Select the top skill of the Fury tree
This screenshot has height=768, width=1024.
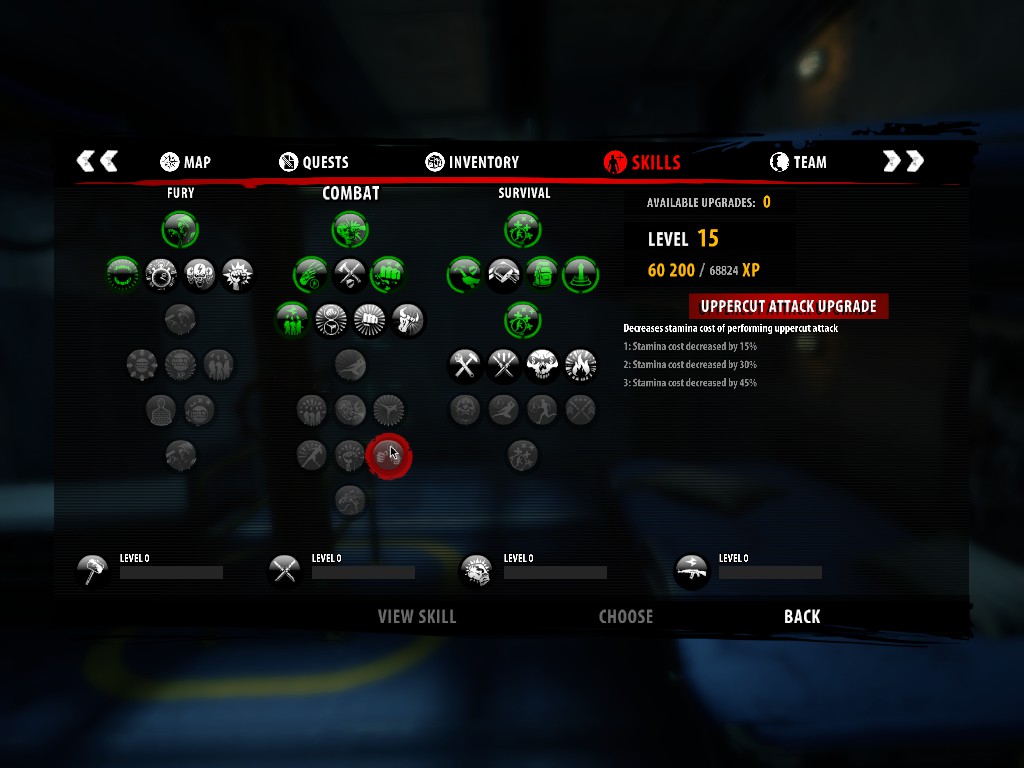coord(180,229)
